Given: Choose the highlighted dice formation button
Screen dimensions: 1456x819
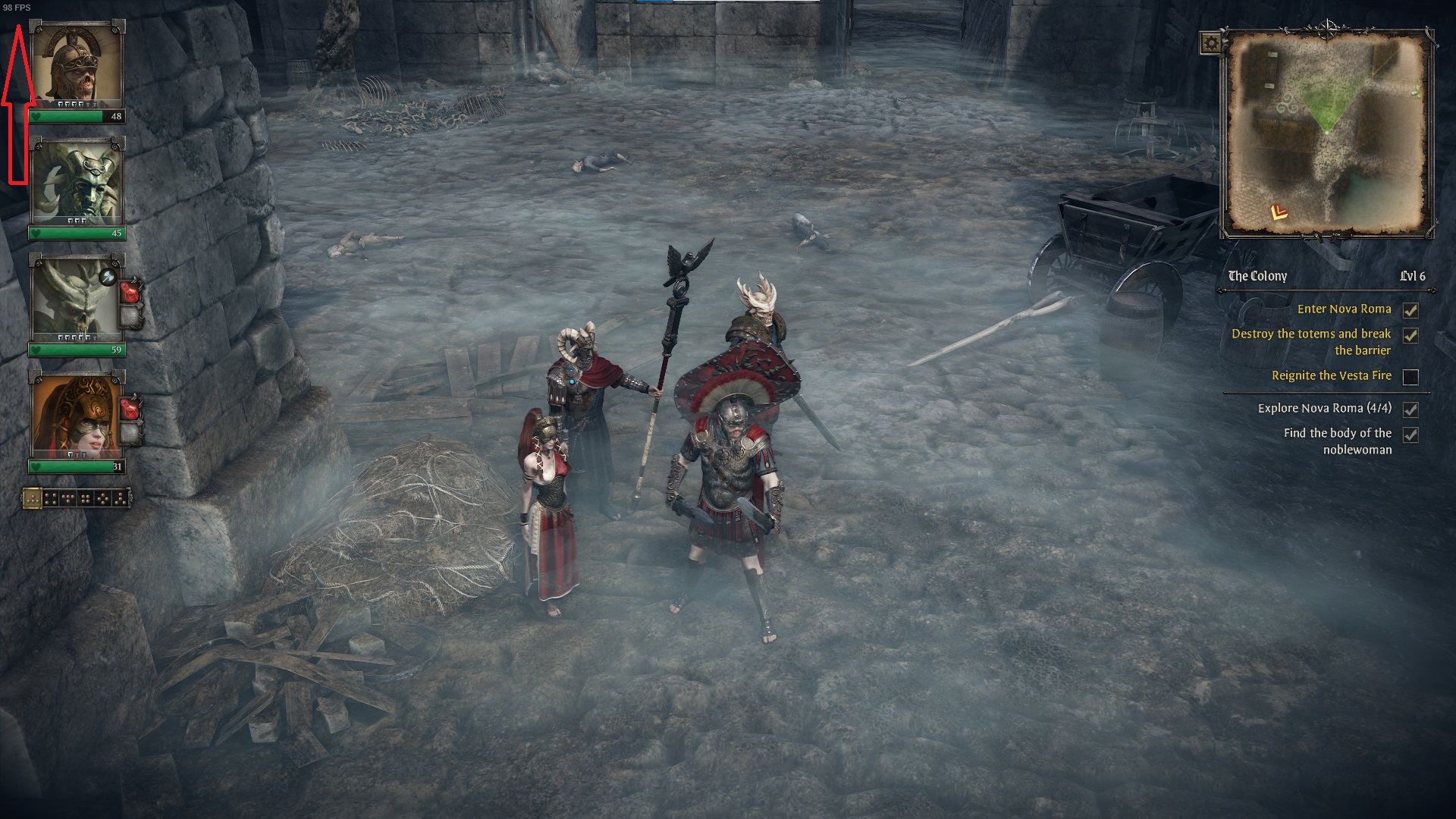Looking at the screenshot, I should pos(32,499).
